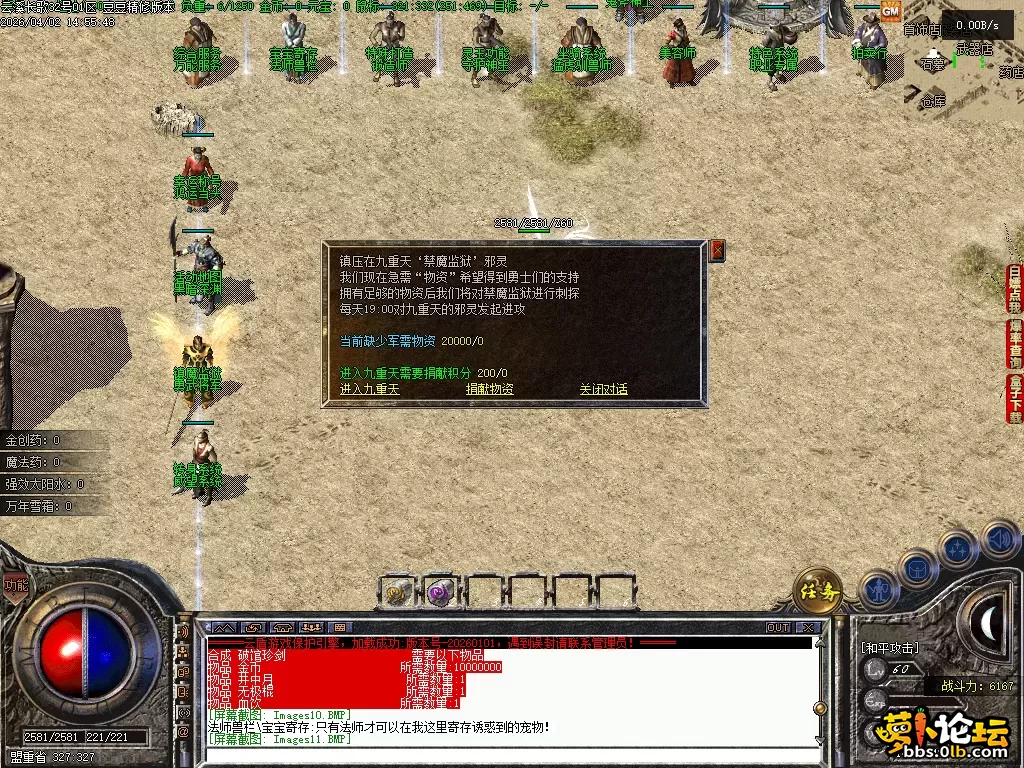
Task: Click the red 盒子下载 side button
Action: click(x=1015, y=399)
